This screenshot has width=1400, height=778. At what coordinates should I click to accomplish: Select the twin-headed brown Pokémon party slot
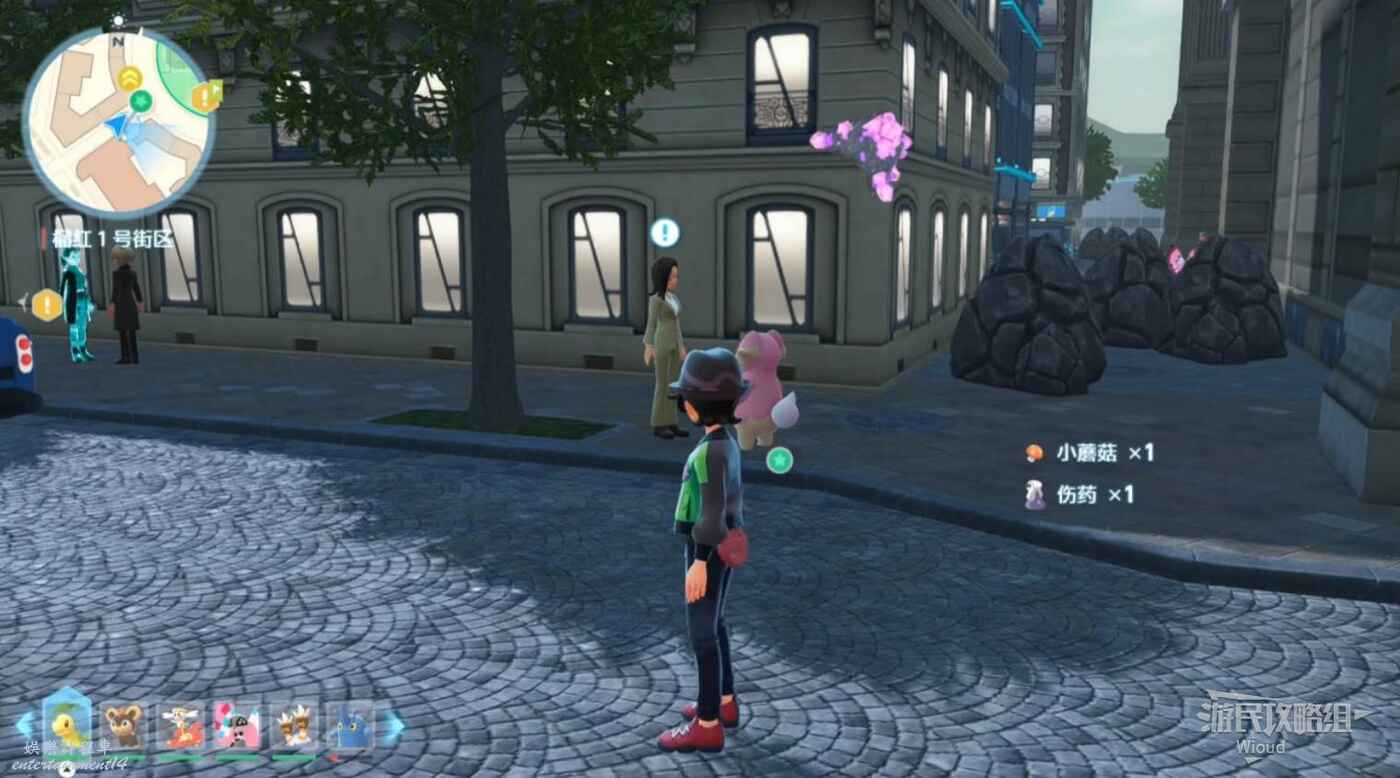(294, 727)
